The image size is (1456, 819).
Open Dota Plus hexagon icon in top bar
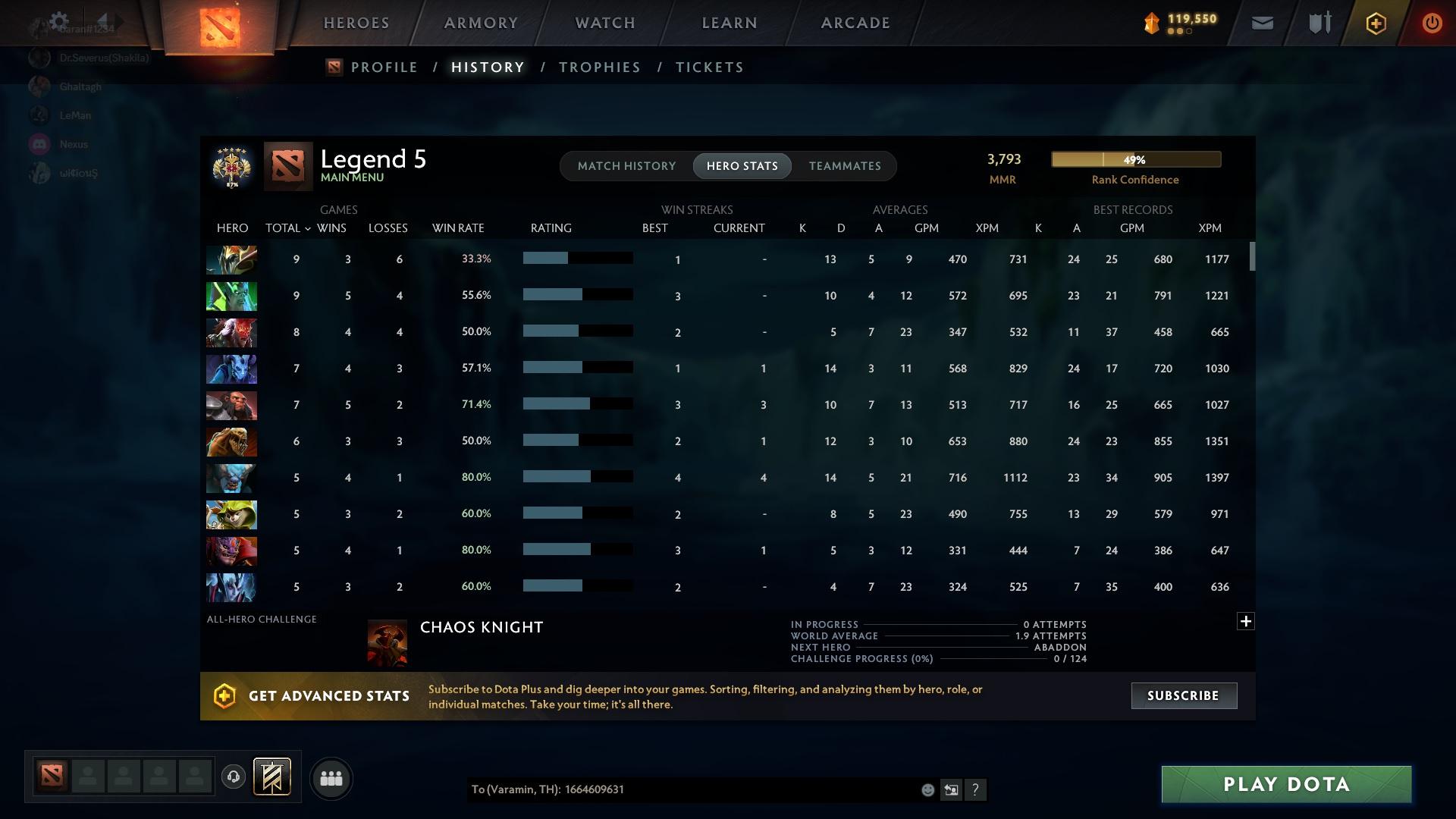coord(1375,23)
